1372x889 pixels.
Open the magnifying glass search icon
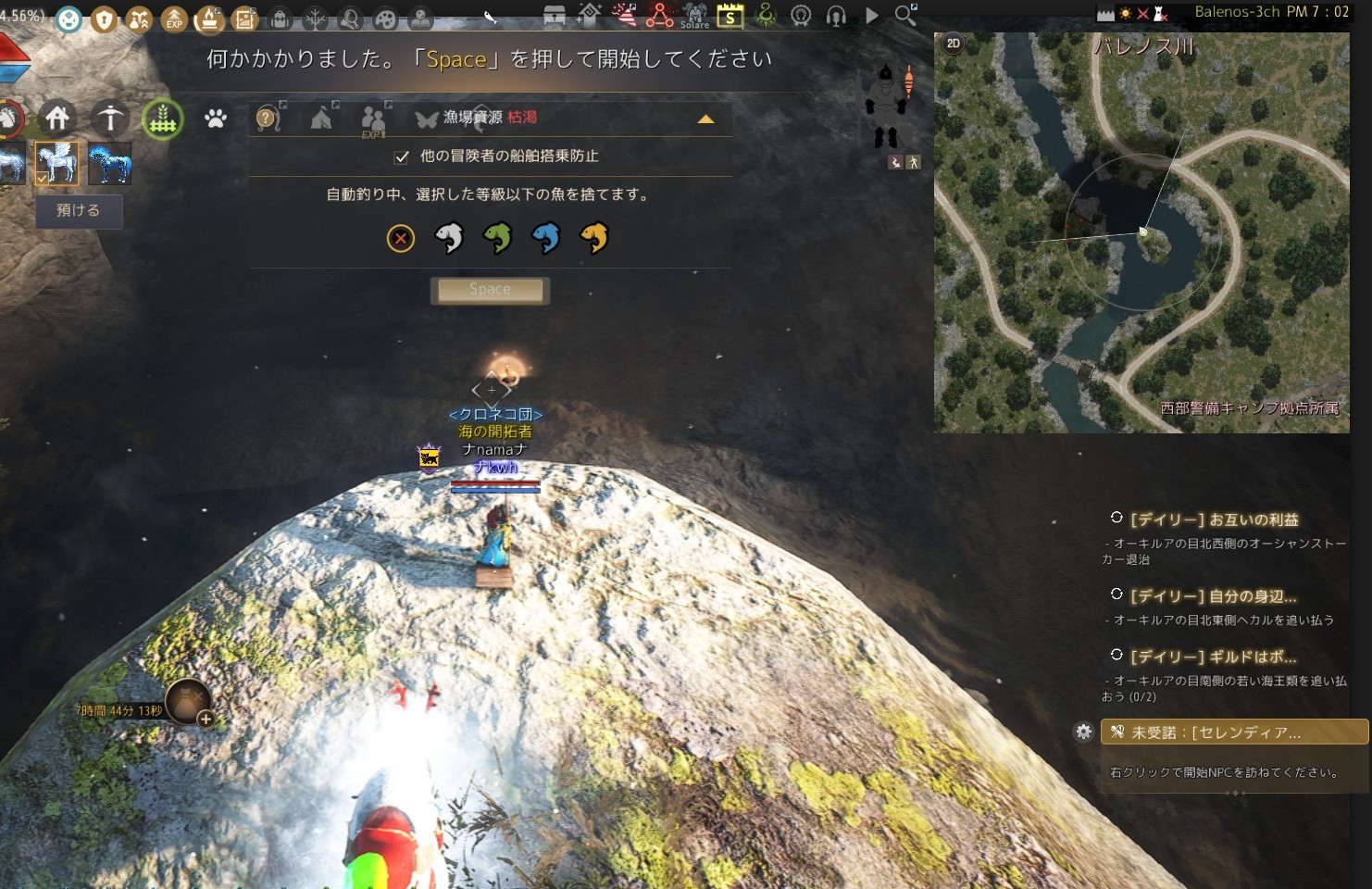click(x=905, y=15)
